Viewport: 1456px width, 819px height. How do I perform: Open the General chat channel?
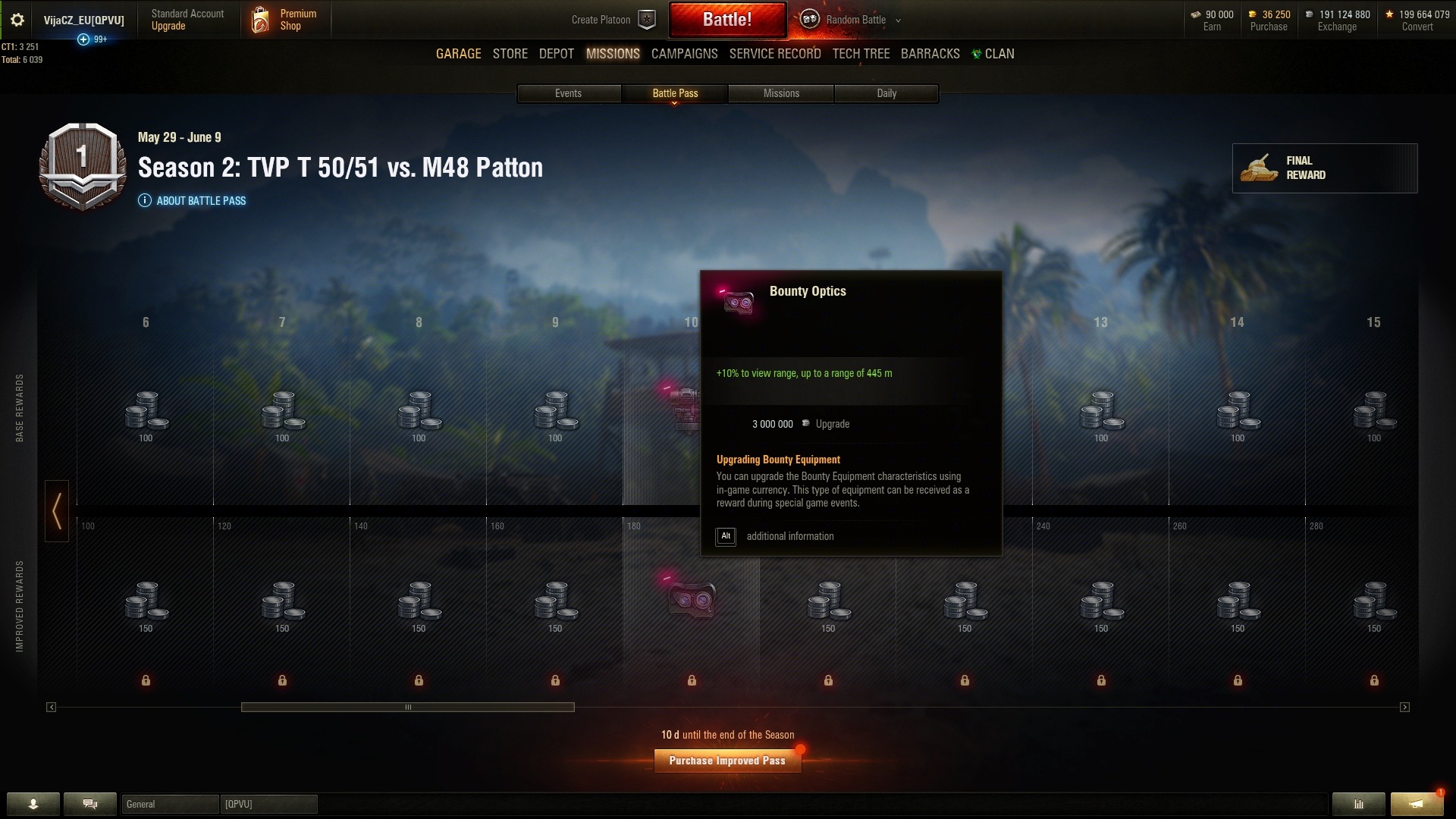point(170,804)
